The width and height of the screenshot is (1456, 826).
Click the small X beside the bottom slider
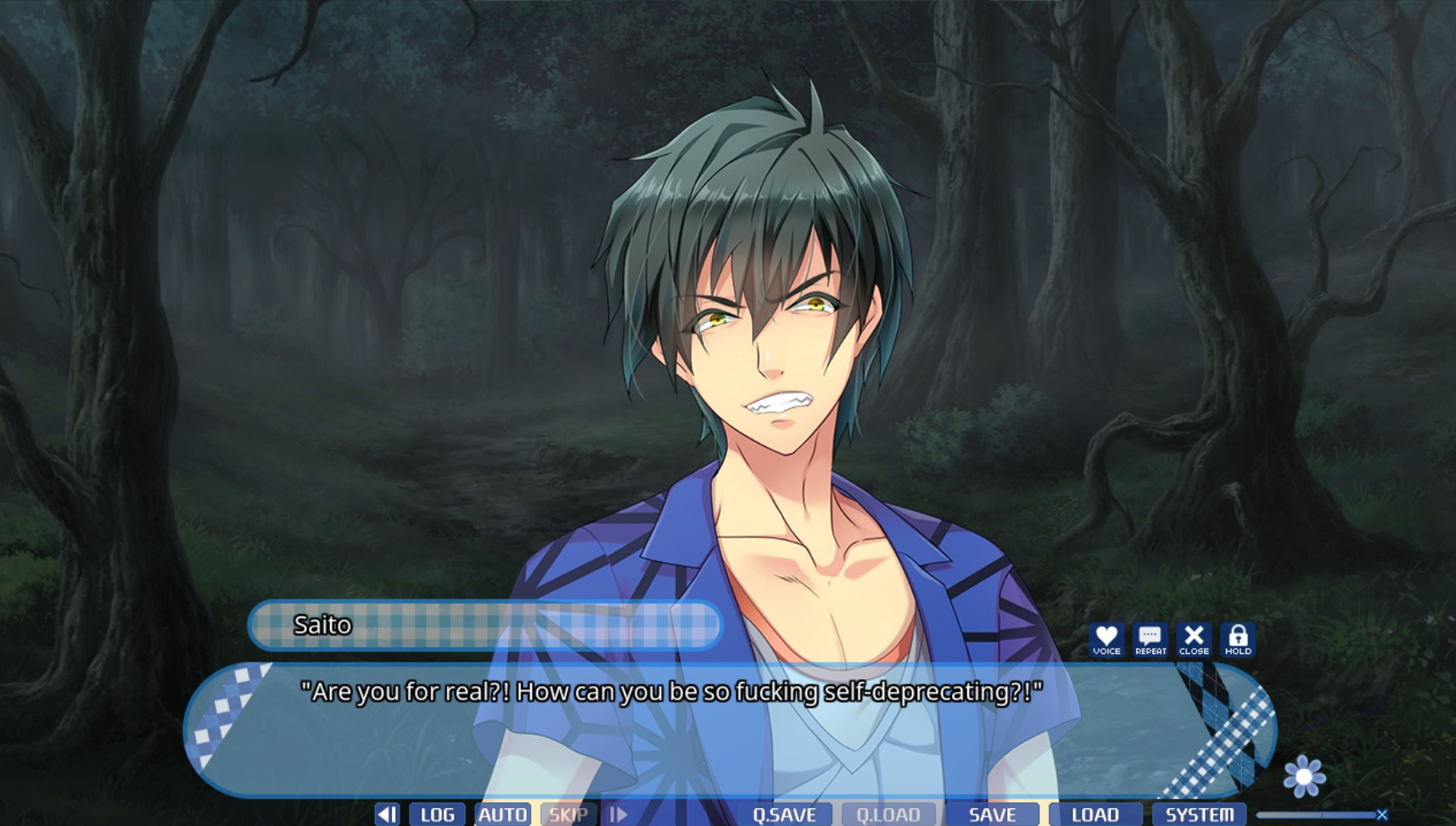(x=1382, y=815)
